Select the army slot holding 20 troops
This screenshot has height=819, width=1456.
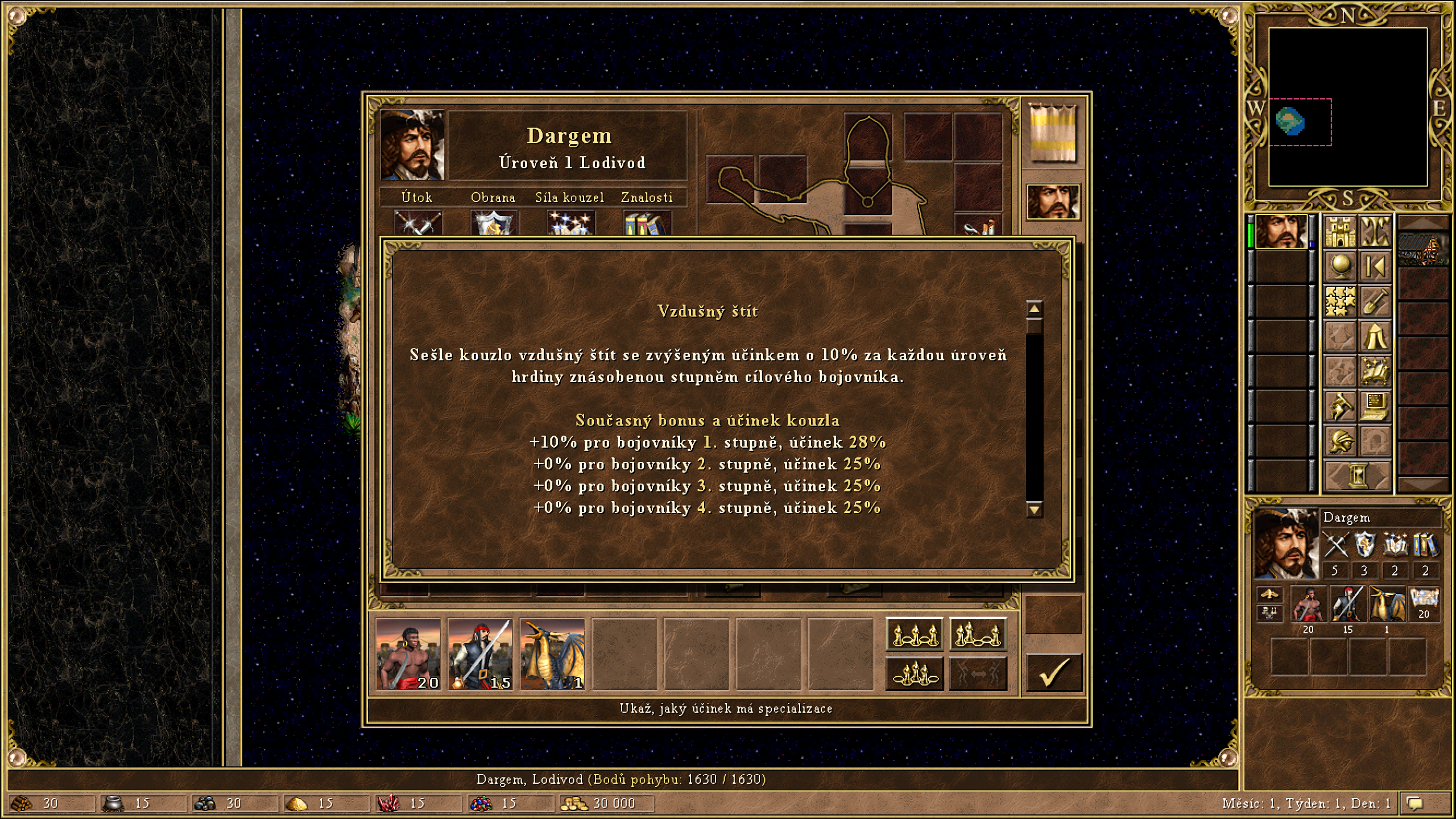pos(408,655)
